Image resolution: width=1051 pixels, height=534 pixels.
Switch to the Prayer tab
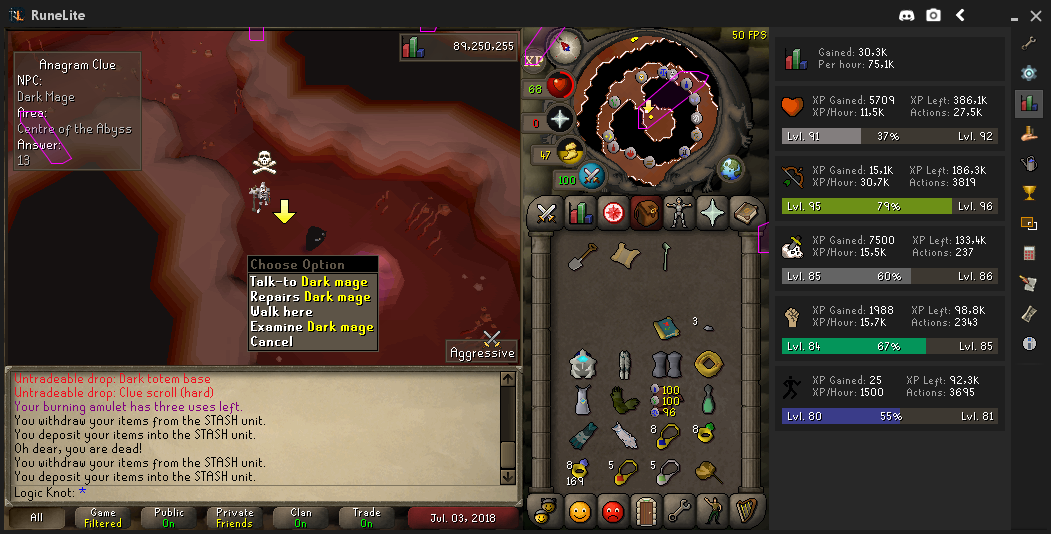(712, 212)
